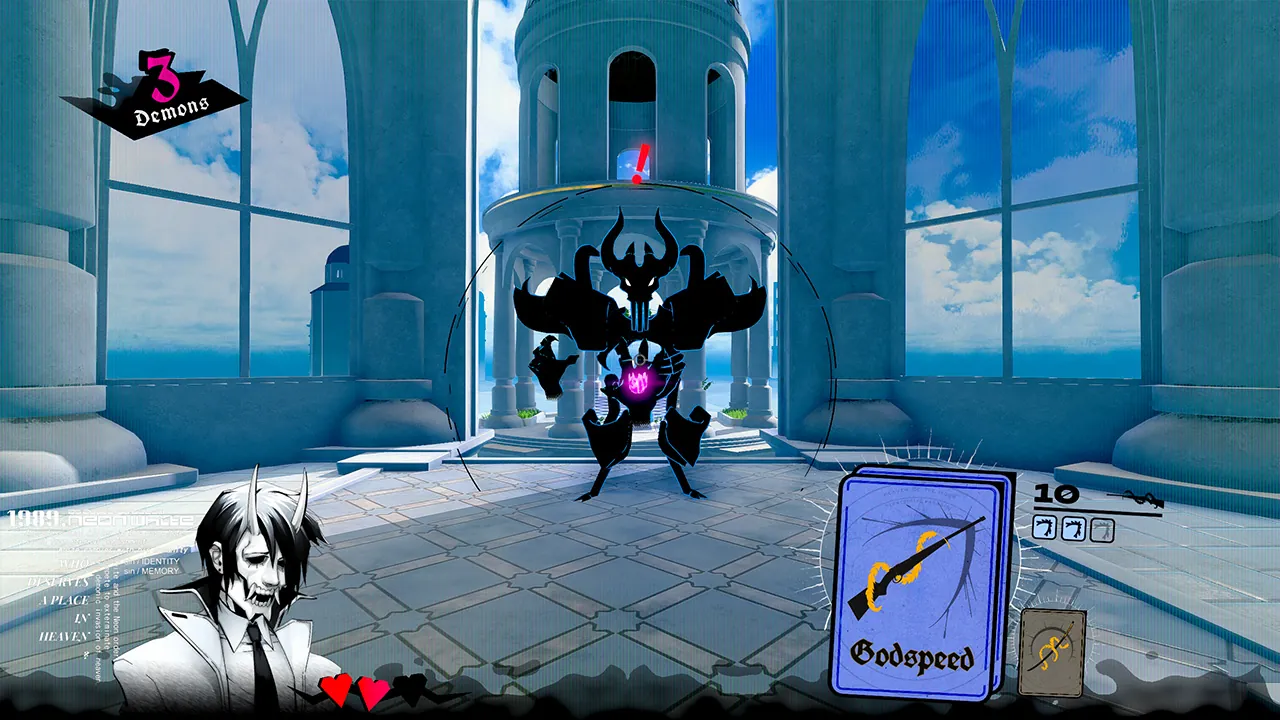
Task: Toggle the darkened third heart icon
Action: pos(410,688)
